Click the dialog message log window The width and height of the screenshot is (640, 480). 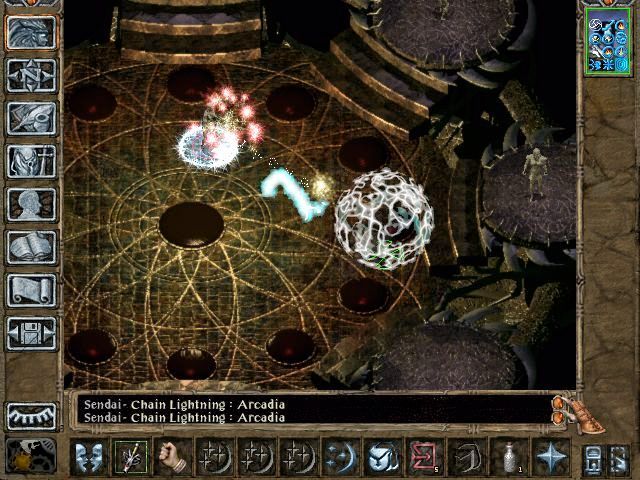[310, 410]
